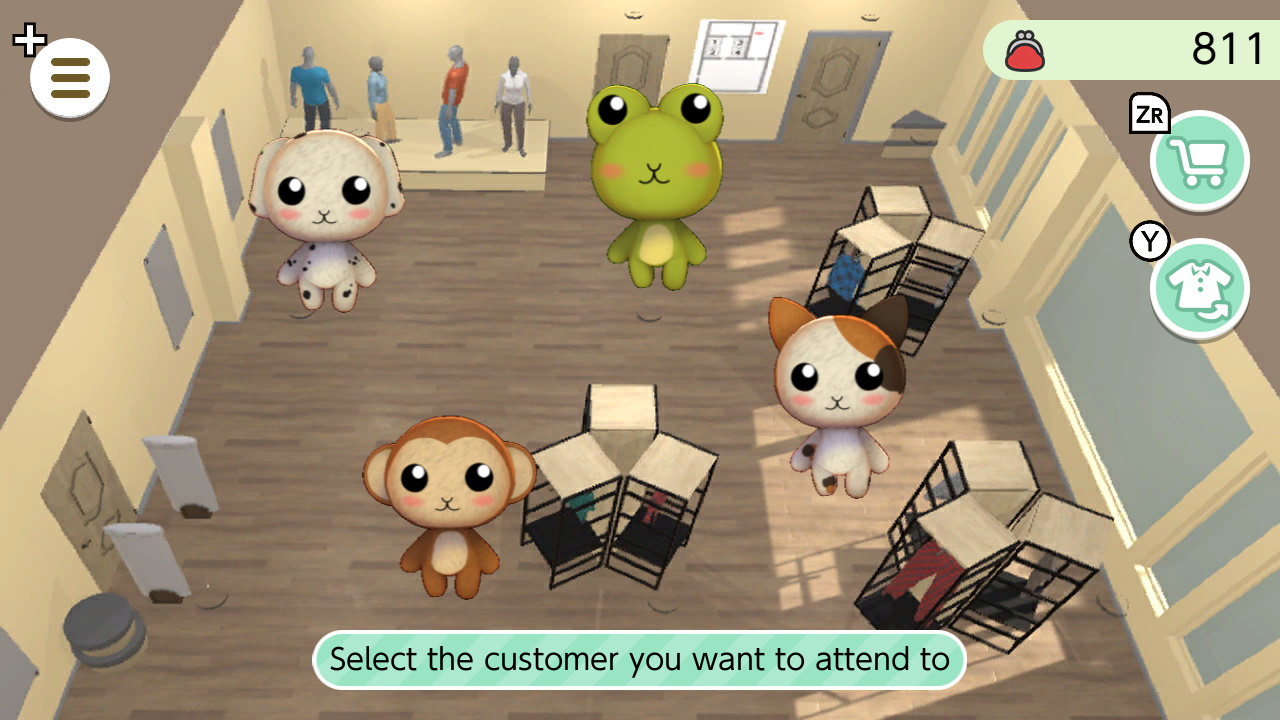This screenshot has width=1280, height=720.
Task: Click the Y button label
Action: (x=1150, y=241)
